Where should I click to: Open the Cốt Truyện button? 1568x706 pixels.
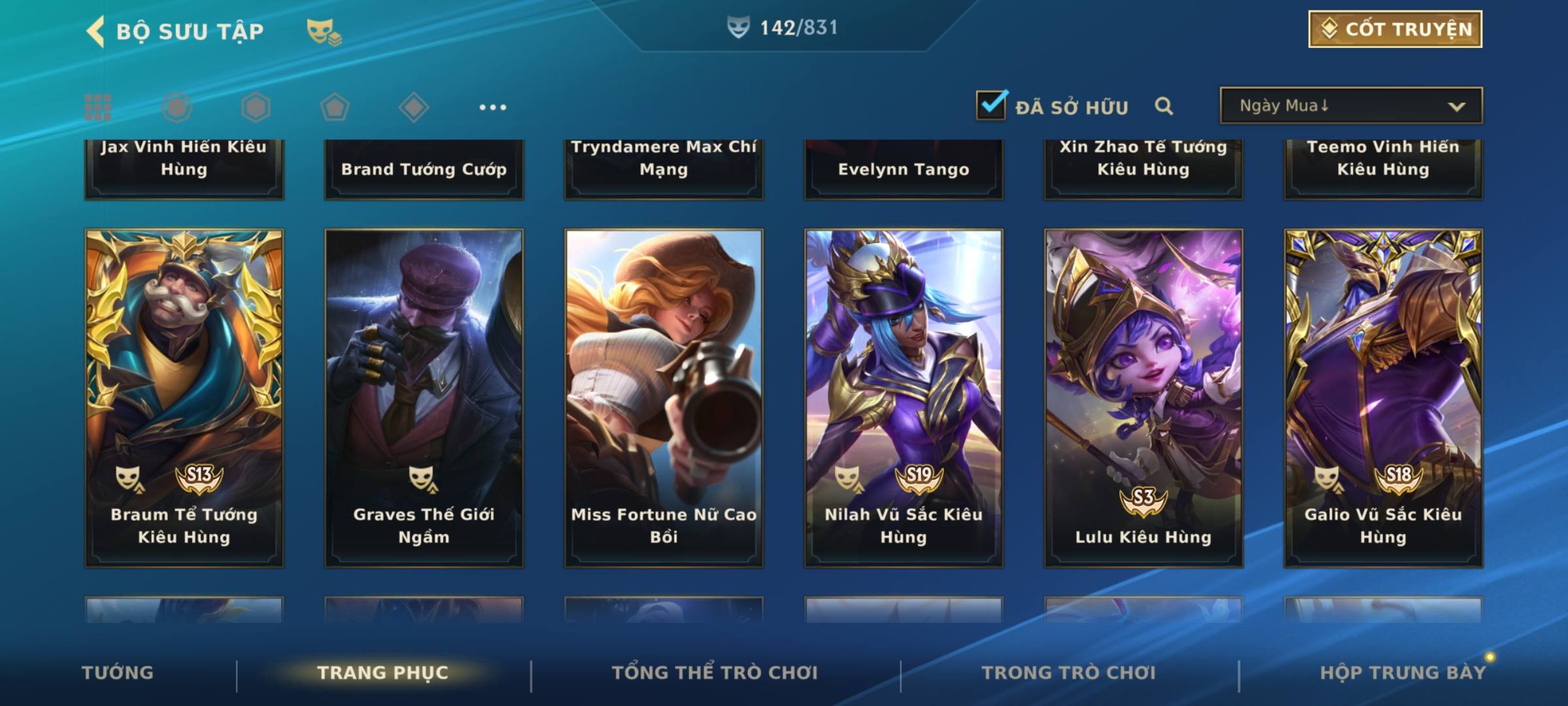click(x=1394, y=29)
